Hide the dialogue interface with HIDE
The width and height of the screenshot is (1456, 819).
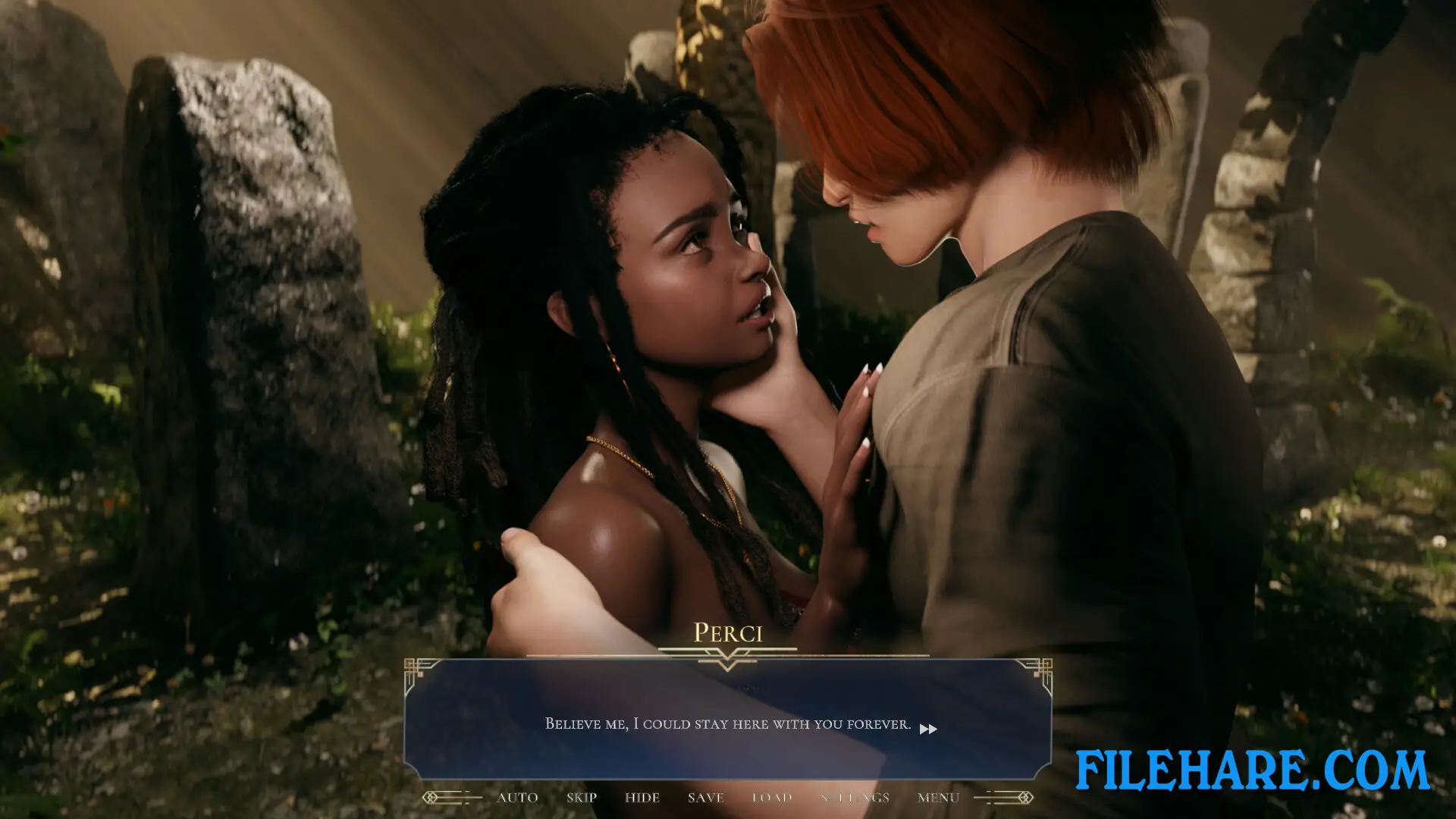coord(642,797)
